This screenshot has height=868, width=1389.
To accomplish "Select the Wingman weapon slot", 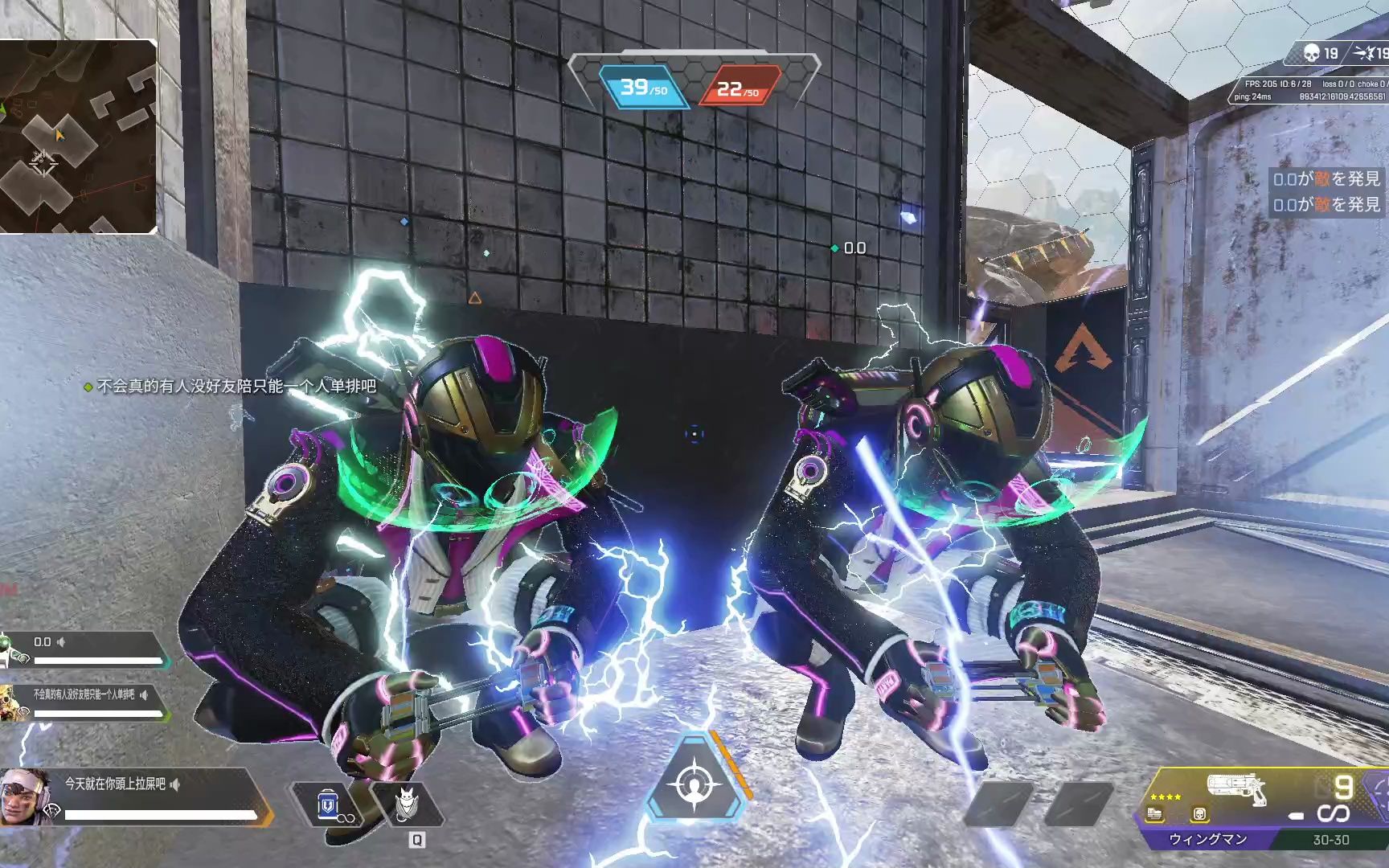I will 1207,839.
